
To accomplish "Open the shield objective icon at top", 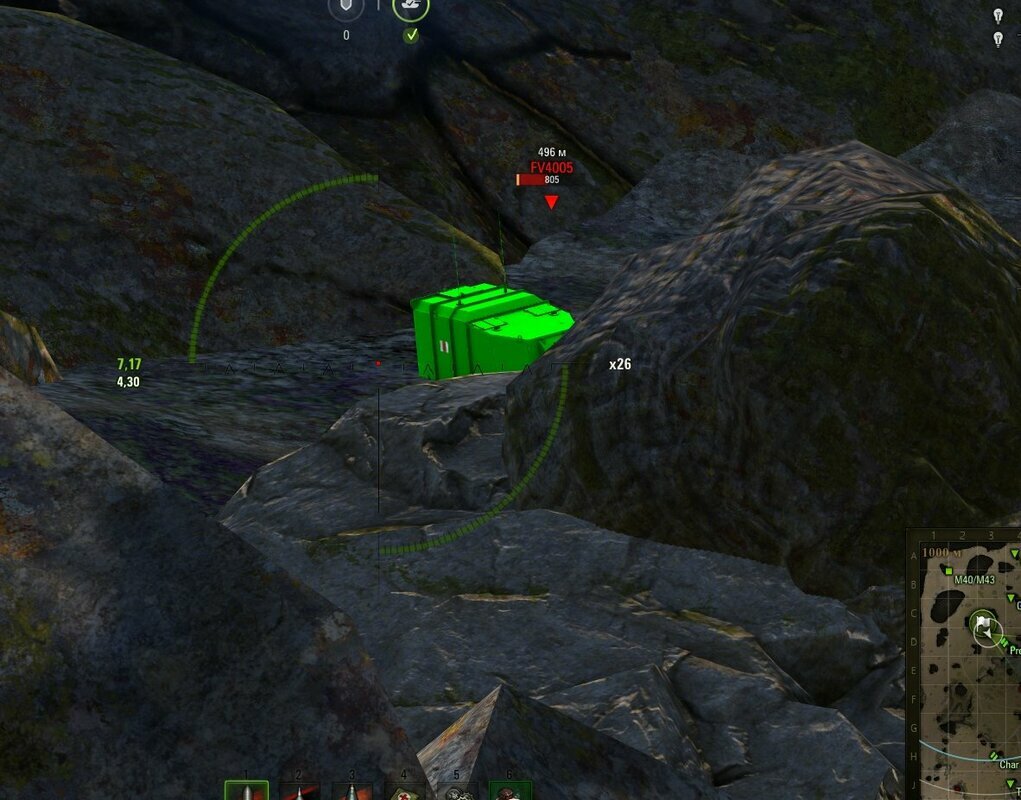I will point(346,8).
